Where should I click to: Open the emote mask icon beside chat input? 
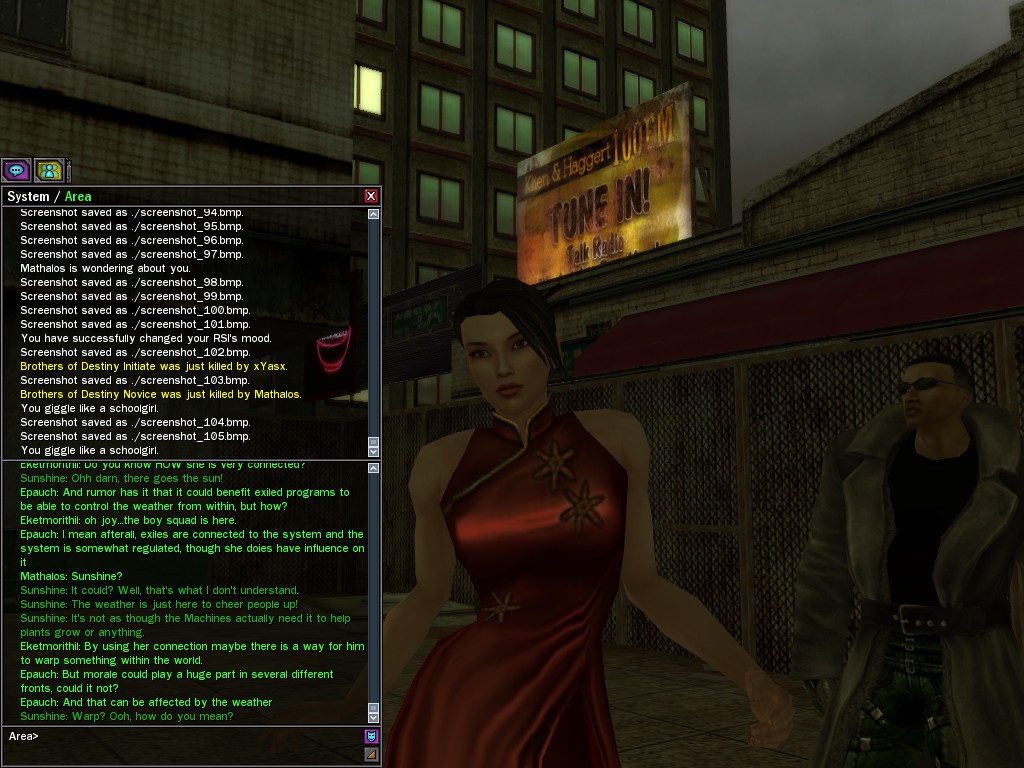coord(371,737)
